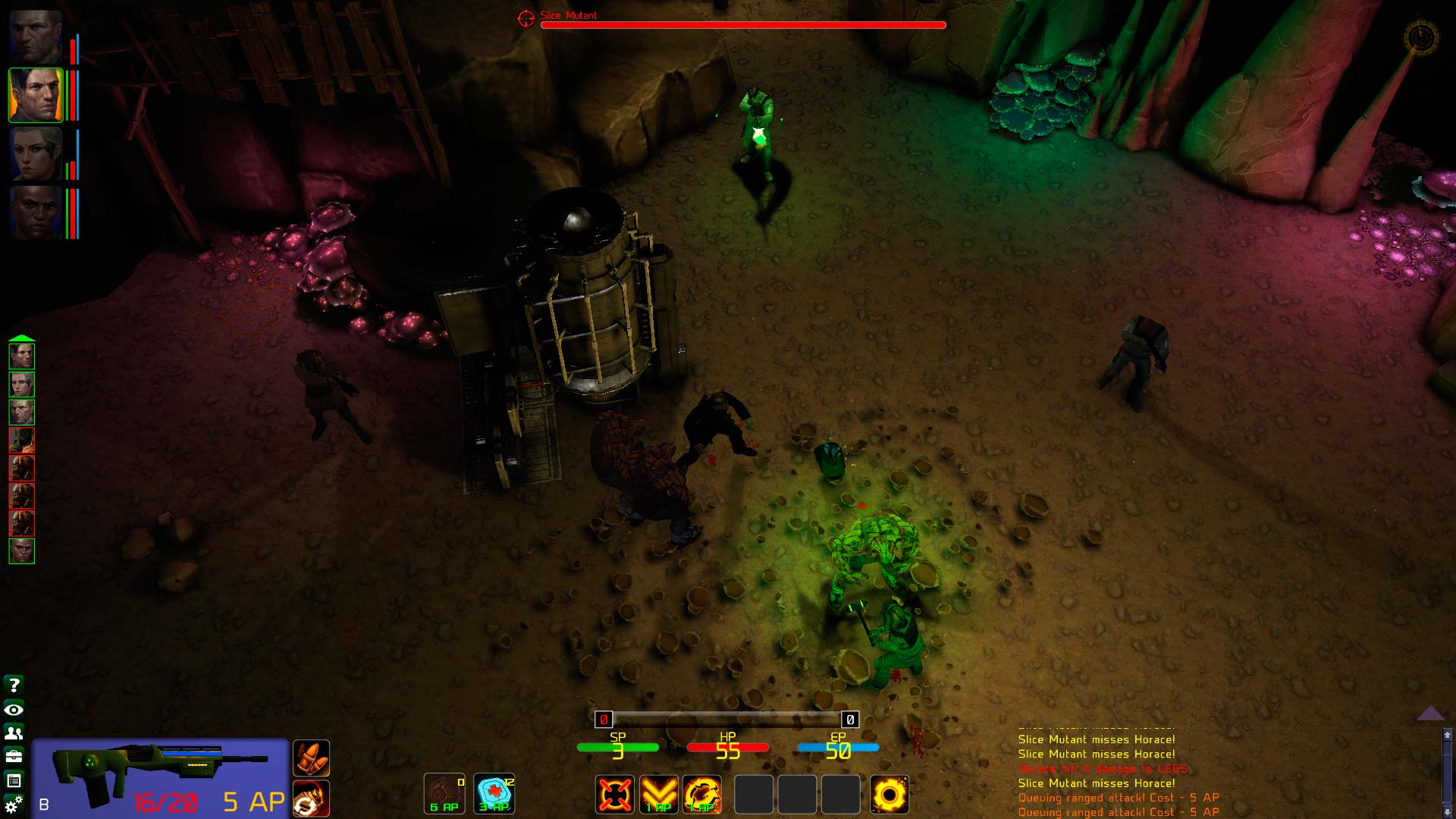Activate the circular arrows 1 AP ability

pos(702,794)
